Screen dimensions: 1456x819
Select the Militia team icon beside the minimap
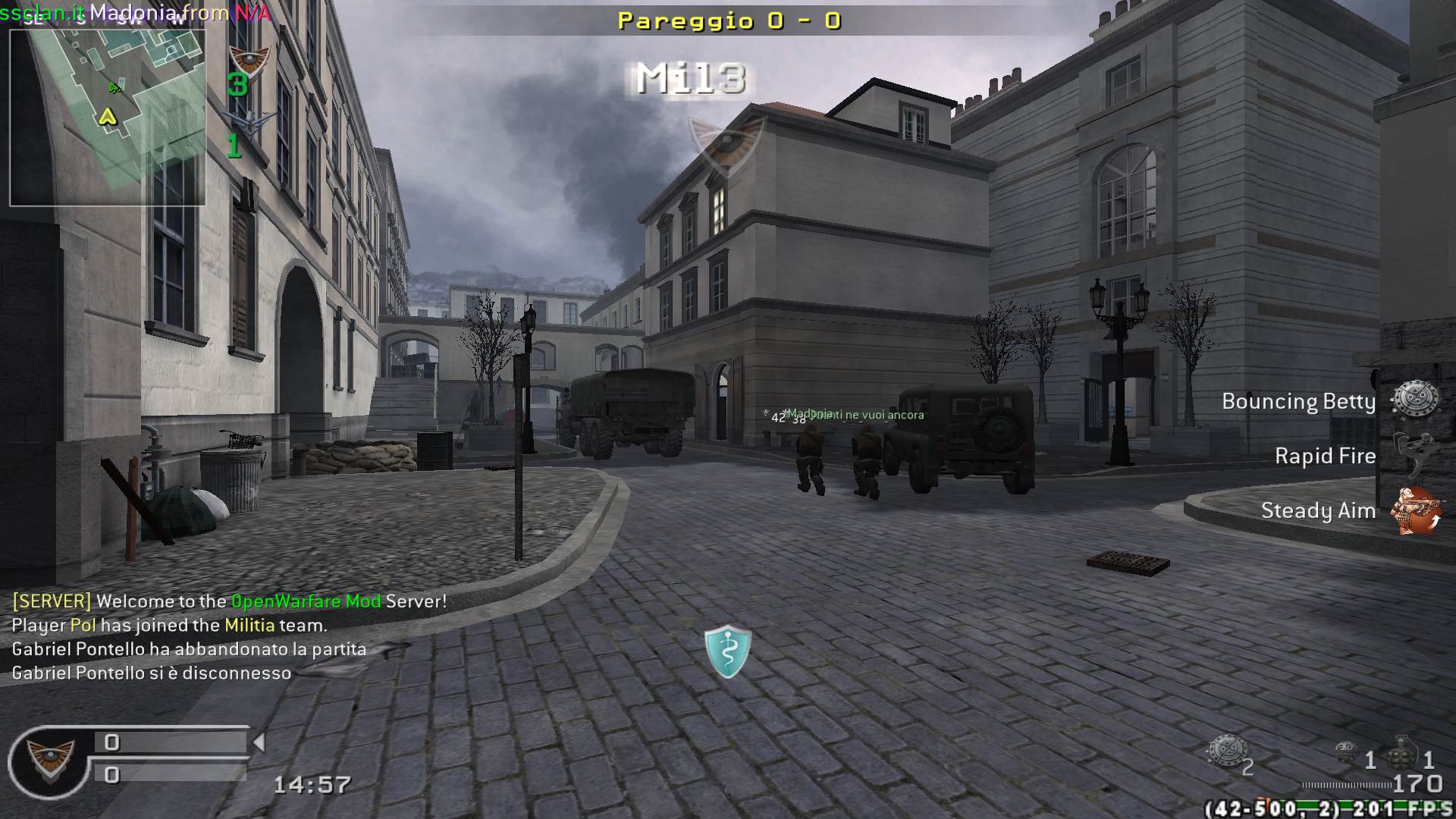point(249,58)
